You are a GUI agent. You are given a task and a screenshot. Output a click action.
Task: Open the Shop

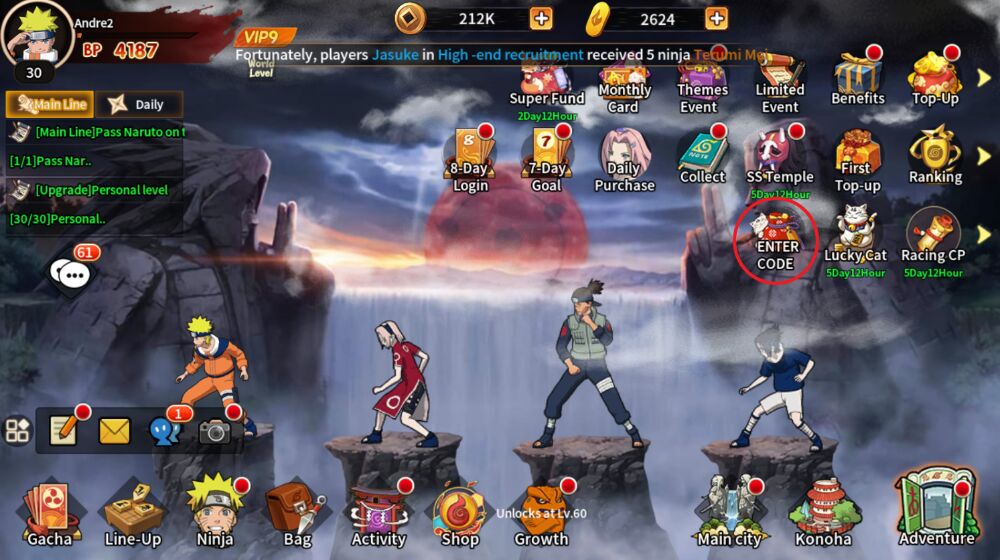pyautogui.click(x=460, y=512)
